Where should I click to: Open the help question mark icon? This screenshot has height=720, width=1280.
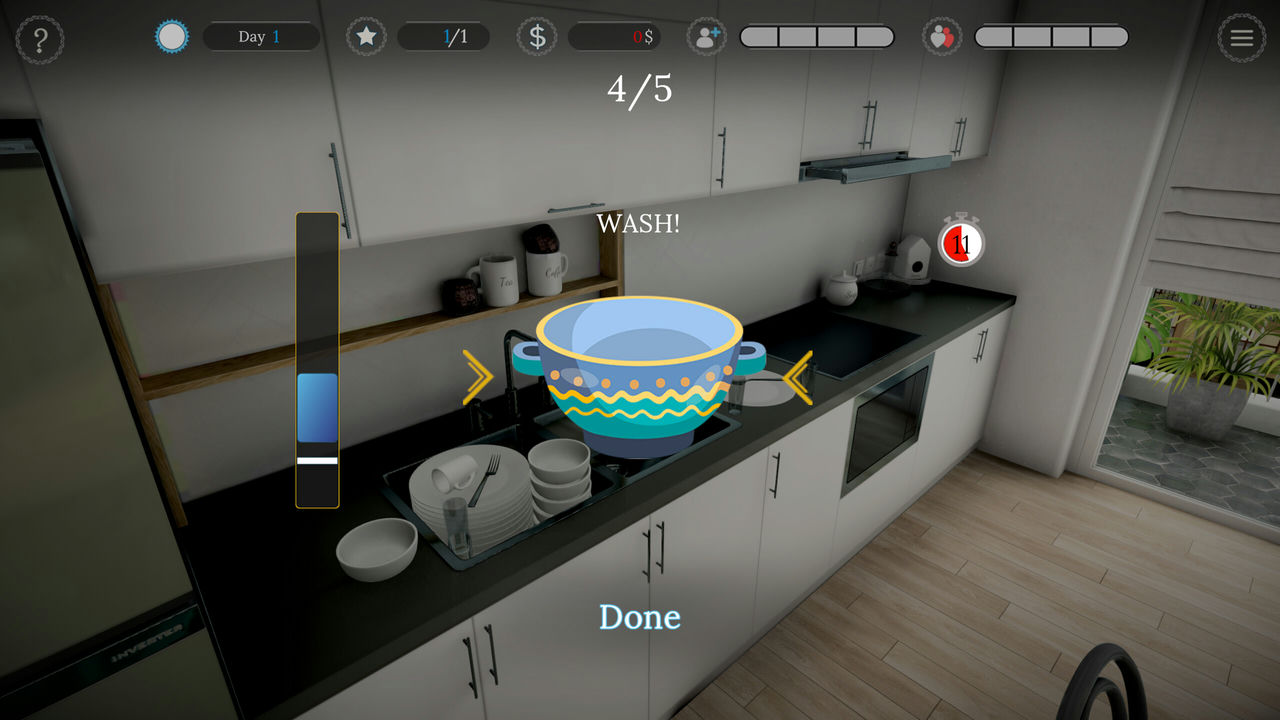(x=41, y=37)
